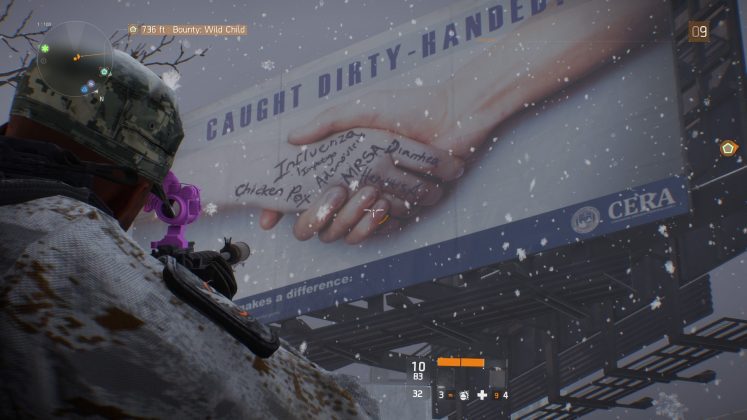Select the orange pentagon waypoint marker
747x420 pixels.
click(728, 148)
